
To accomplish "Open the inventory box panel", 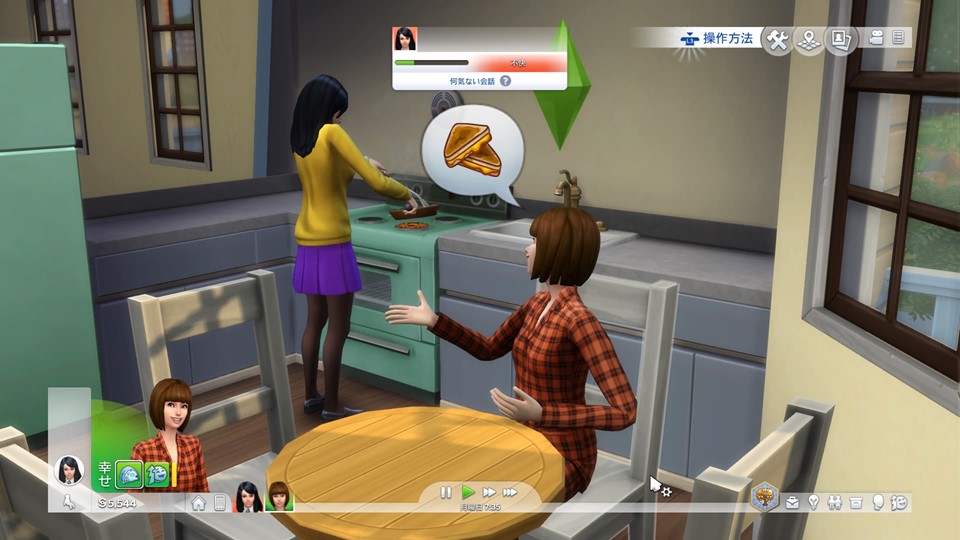I will [856, 502].
